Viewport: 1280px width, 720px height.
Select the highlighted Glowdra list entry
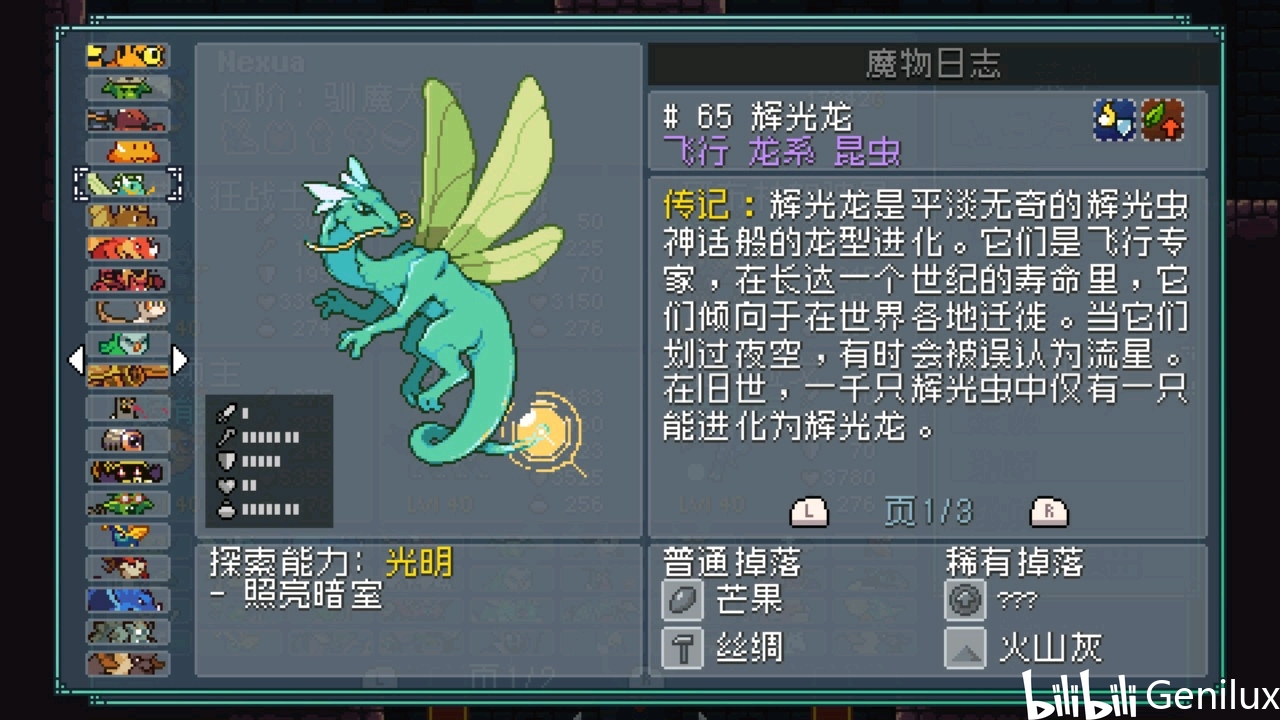coord(127,184)
